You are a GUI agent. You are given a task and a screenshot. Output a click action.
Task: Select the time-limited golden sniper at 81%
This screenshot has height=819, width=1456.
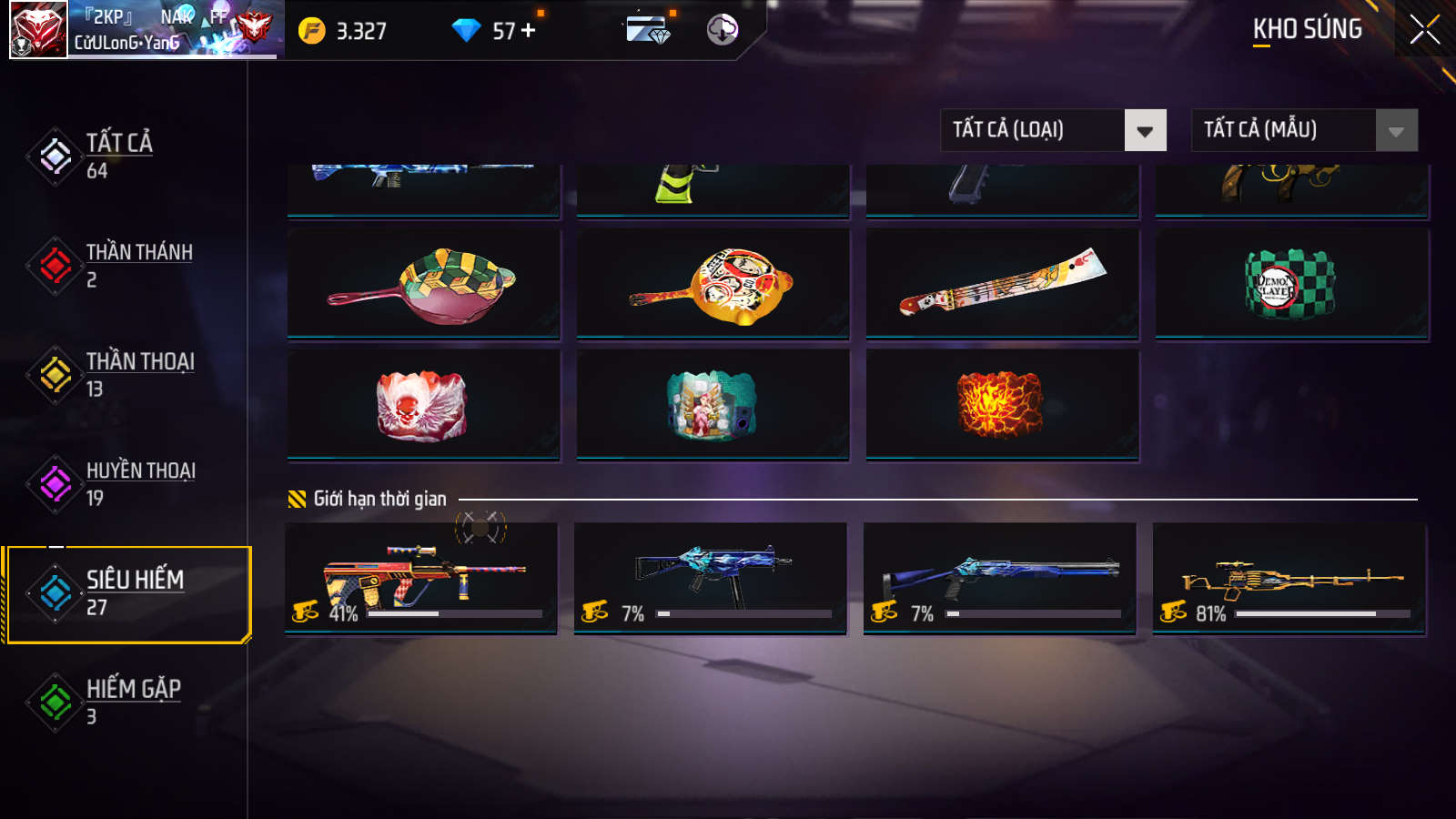(x=1289, y=577)
